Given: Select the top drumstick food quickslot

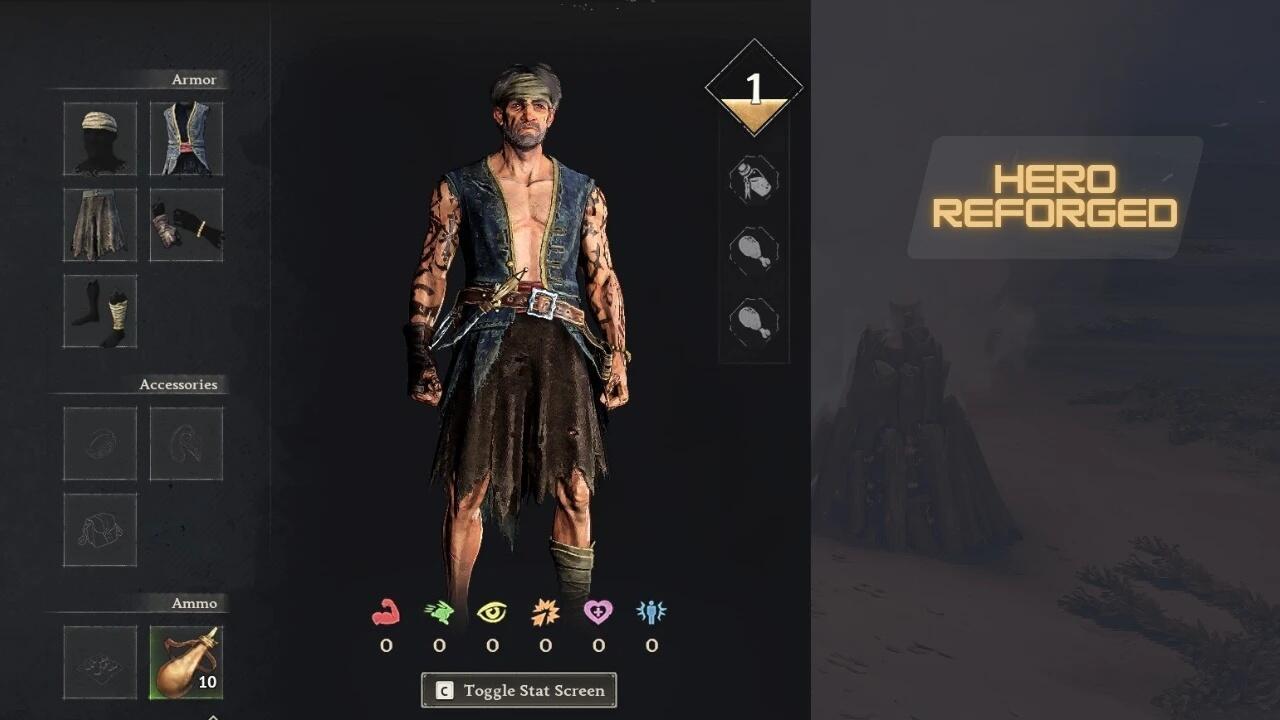Looking at the screenshot, I should (754, 250).
